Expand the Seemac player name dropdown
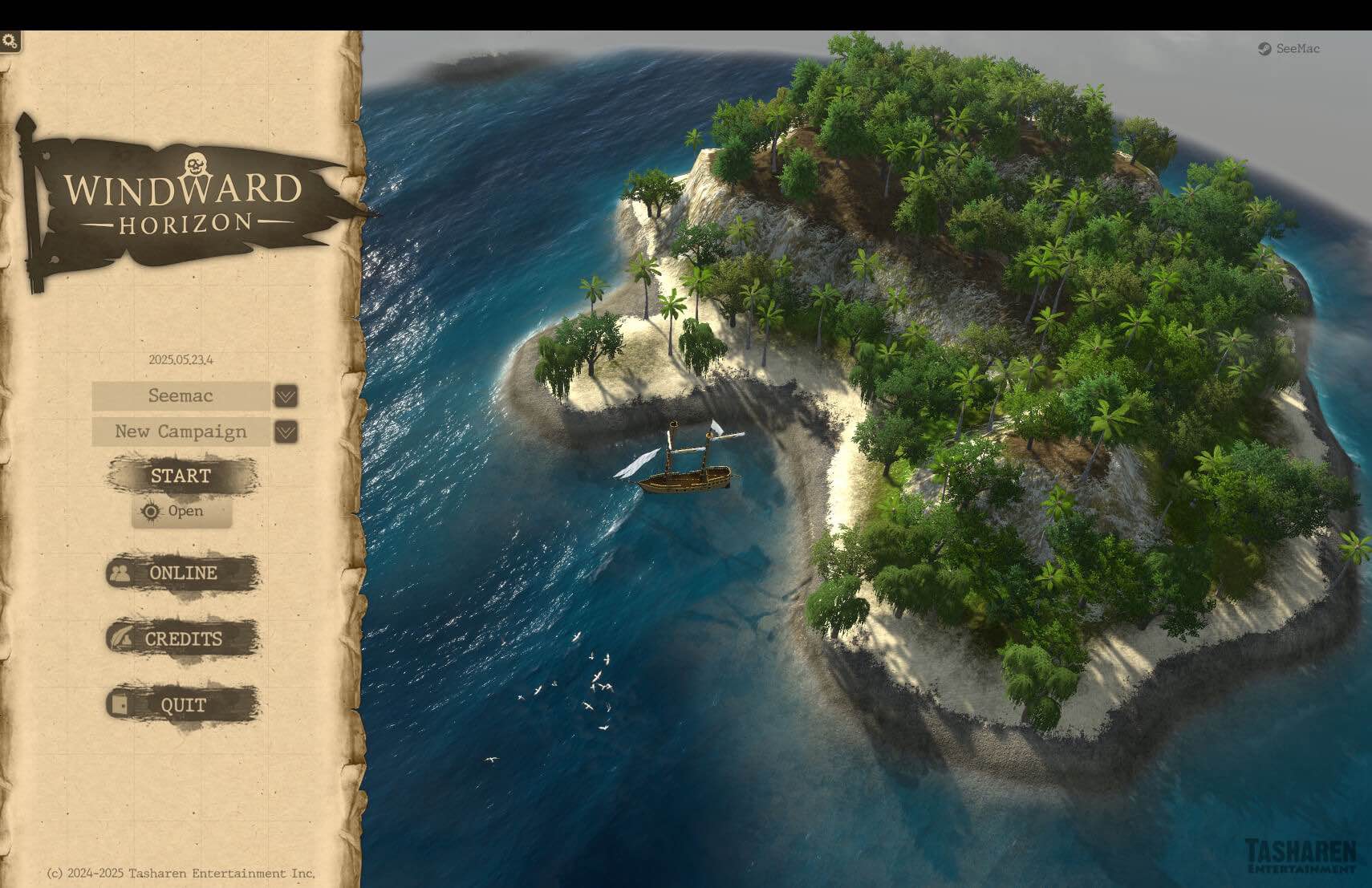 pos(181,396)
